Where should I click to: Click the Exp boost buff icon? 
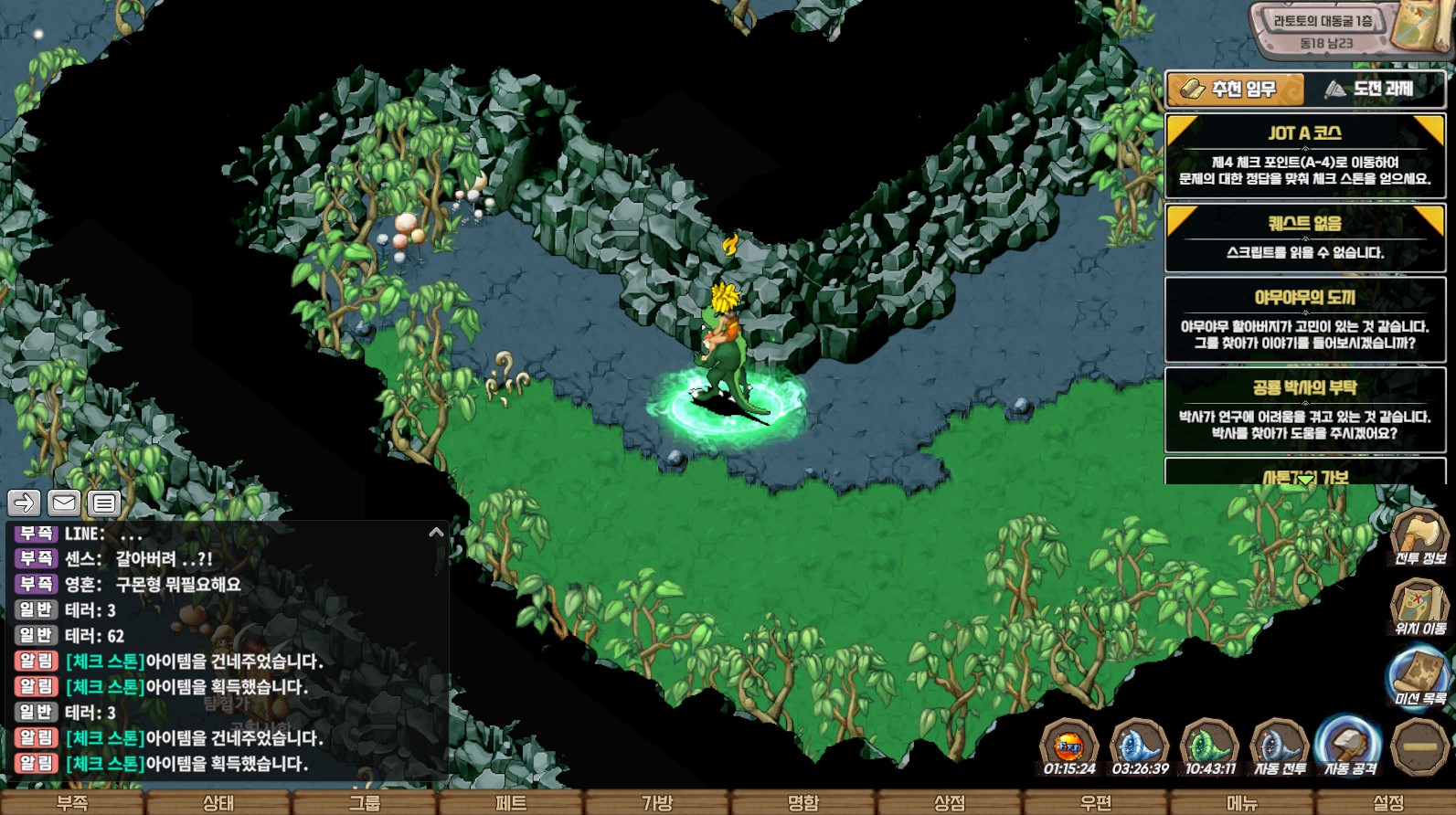[x=1068, y=747]
